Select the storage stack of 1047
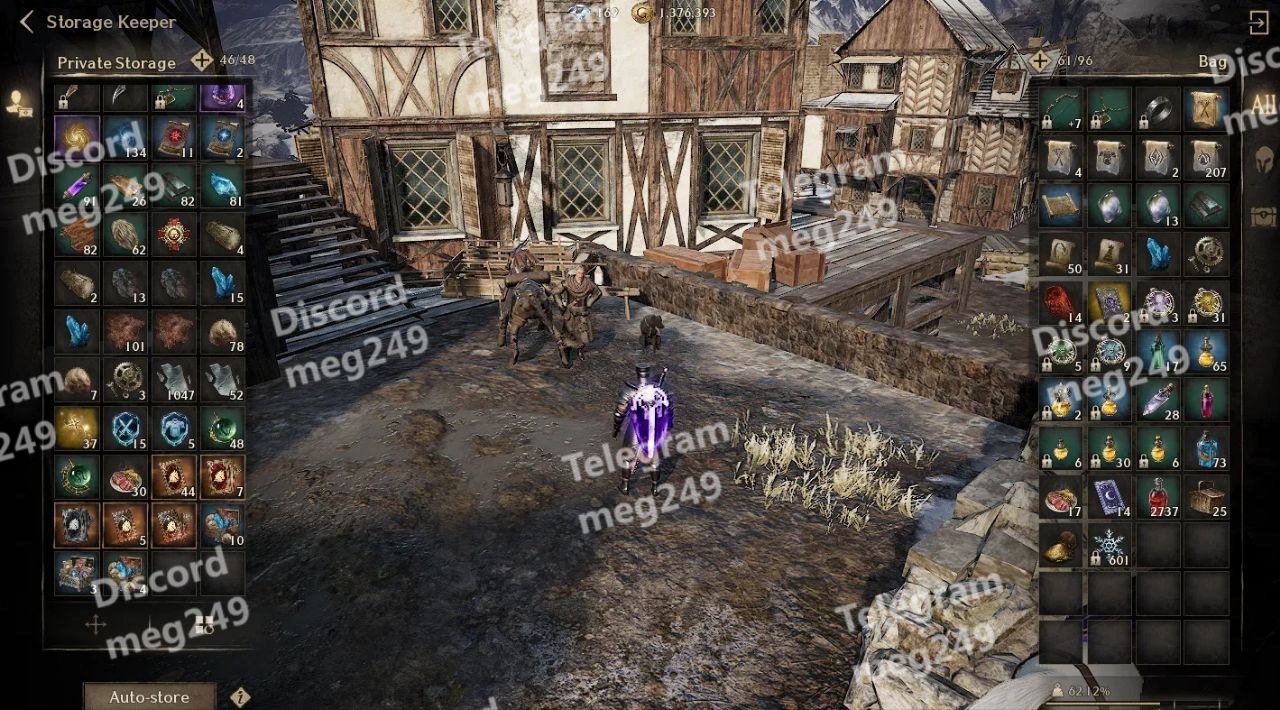The image size is (1280, 710). [174, 380]
